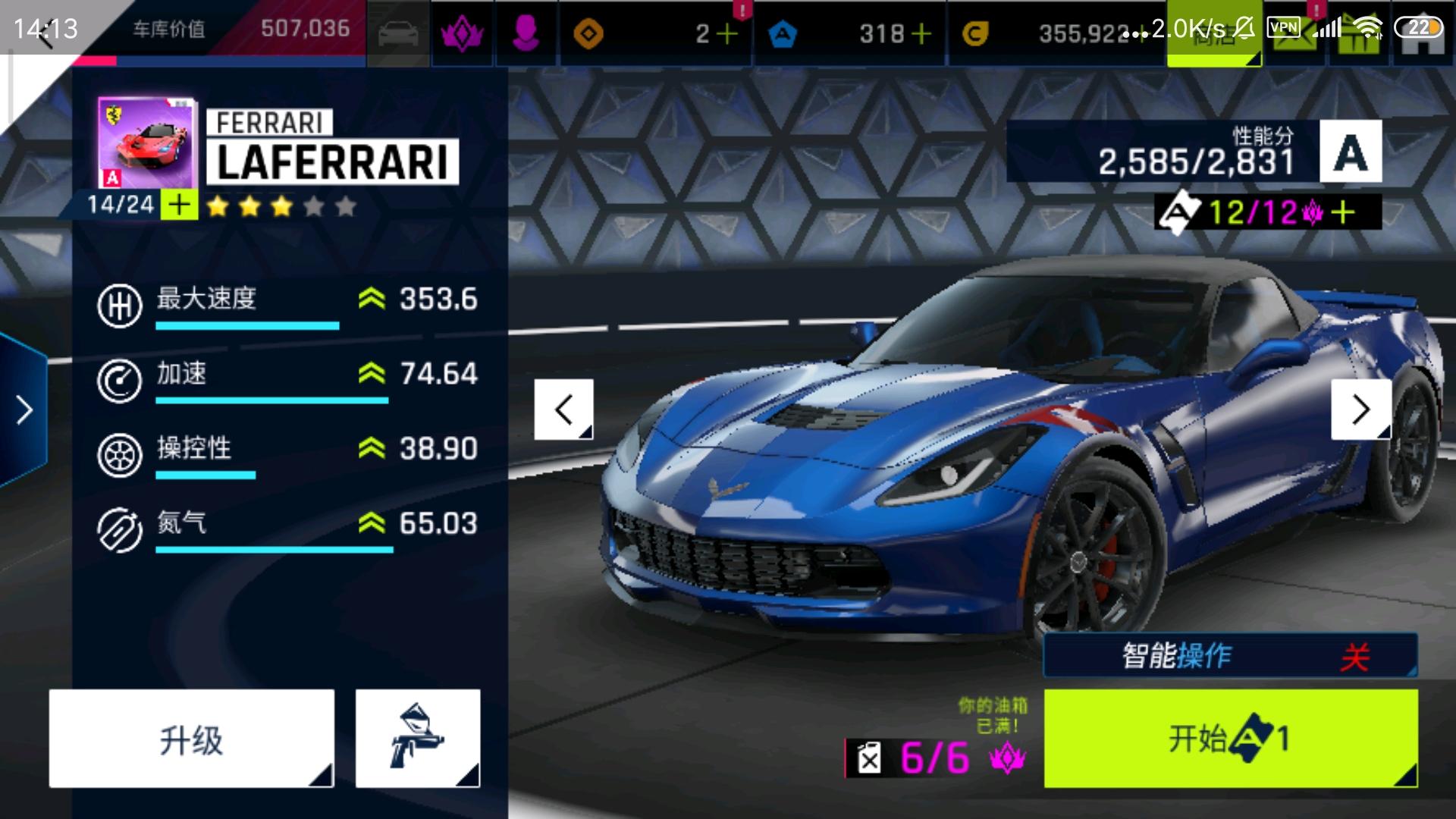Image resolution: width=1456 pixels, height=819 pixels.
Task: Toggle 智能操作 smart control setting
Action: pyautogui.click(x=1230, y=655)
